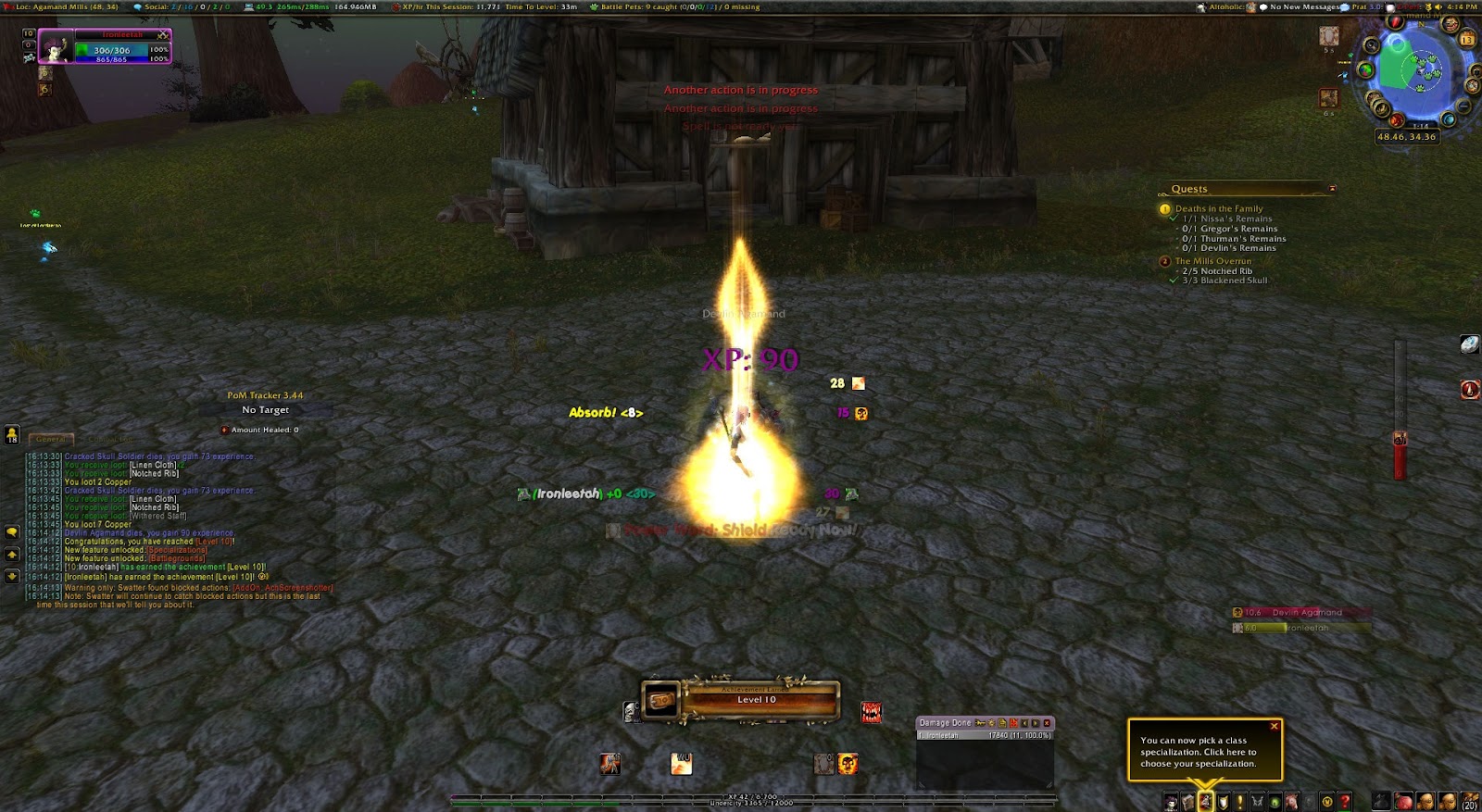
Task: Open the yellow exclamation quest log button
Action: pyautogui.click(x=1239, y=802)
